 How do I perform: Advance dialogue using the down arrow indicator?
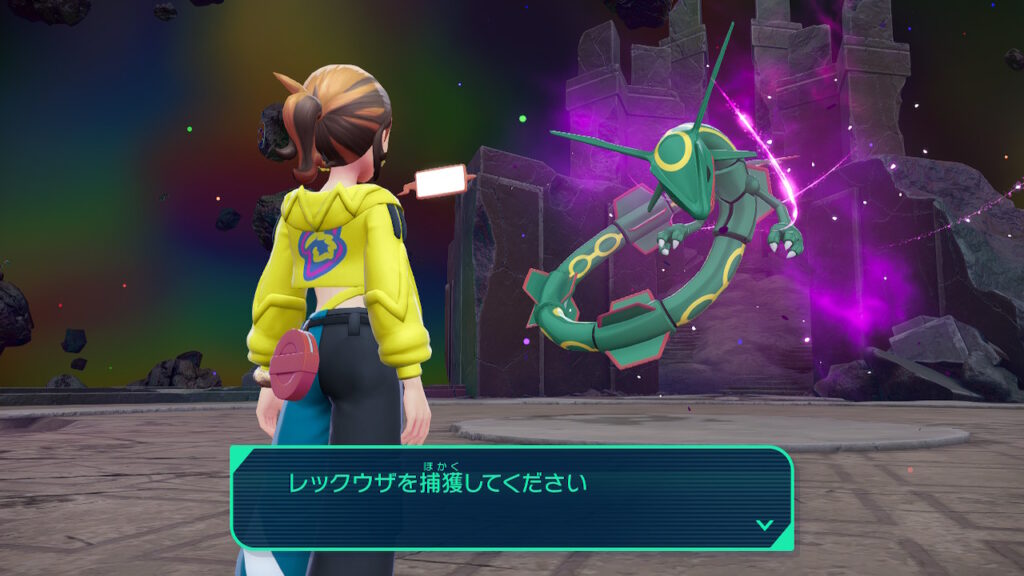click(x=764, y=524)
